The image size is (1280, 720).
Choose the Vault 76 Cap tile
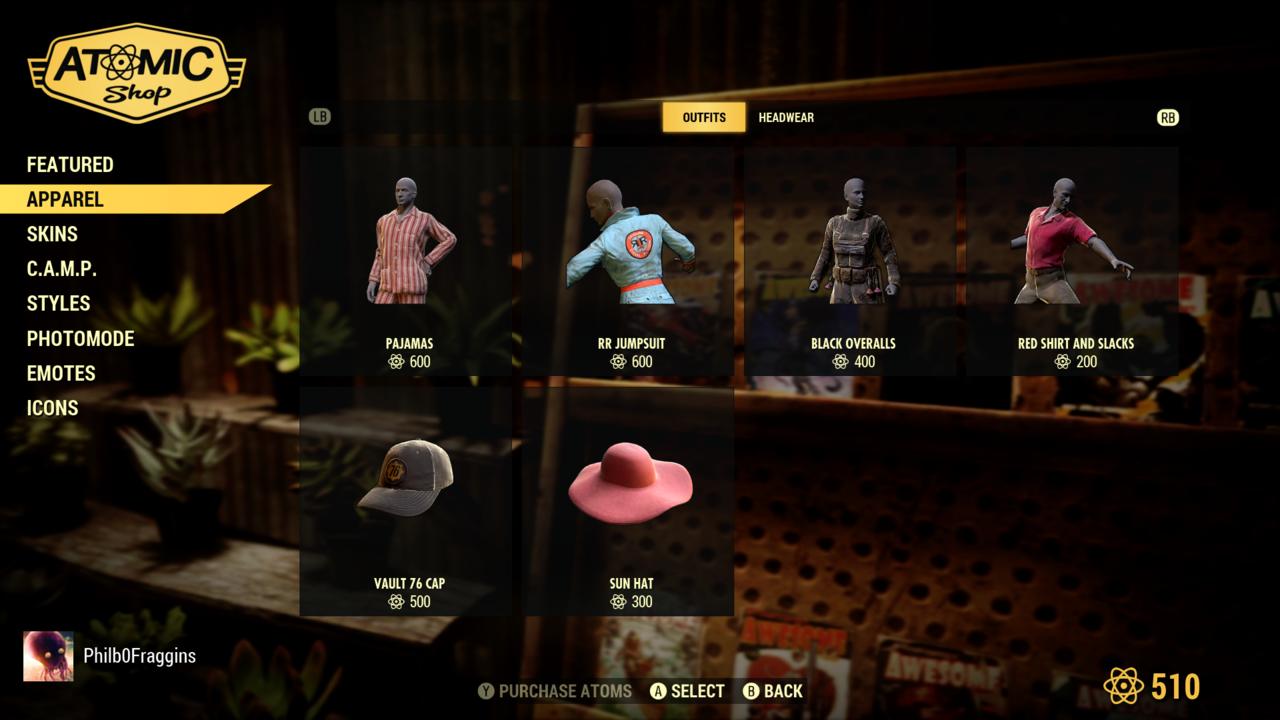click(409, 502)
